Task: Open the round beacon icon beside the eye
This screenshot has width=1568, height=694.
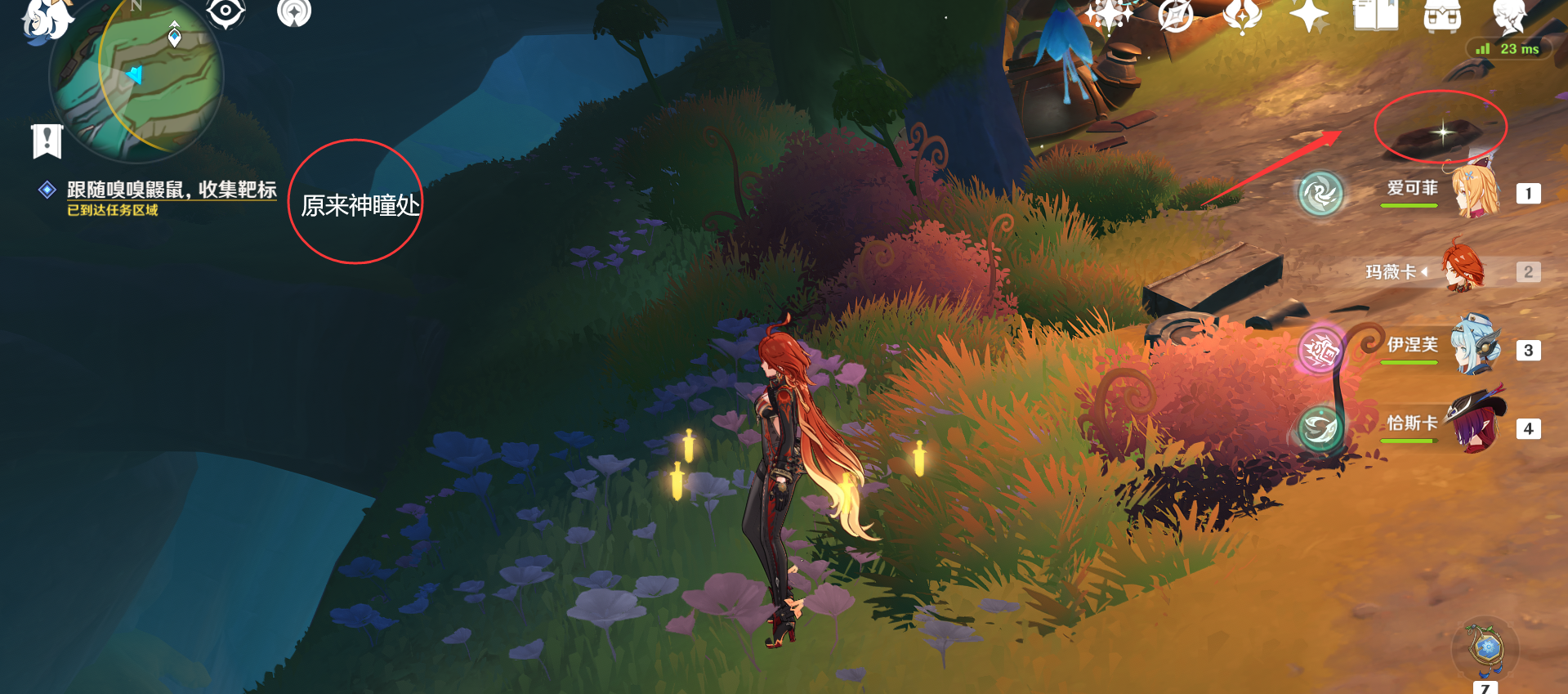Action: (x=294, y=12)
